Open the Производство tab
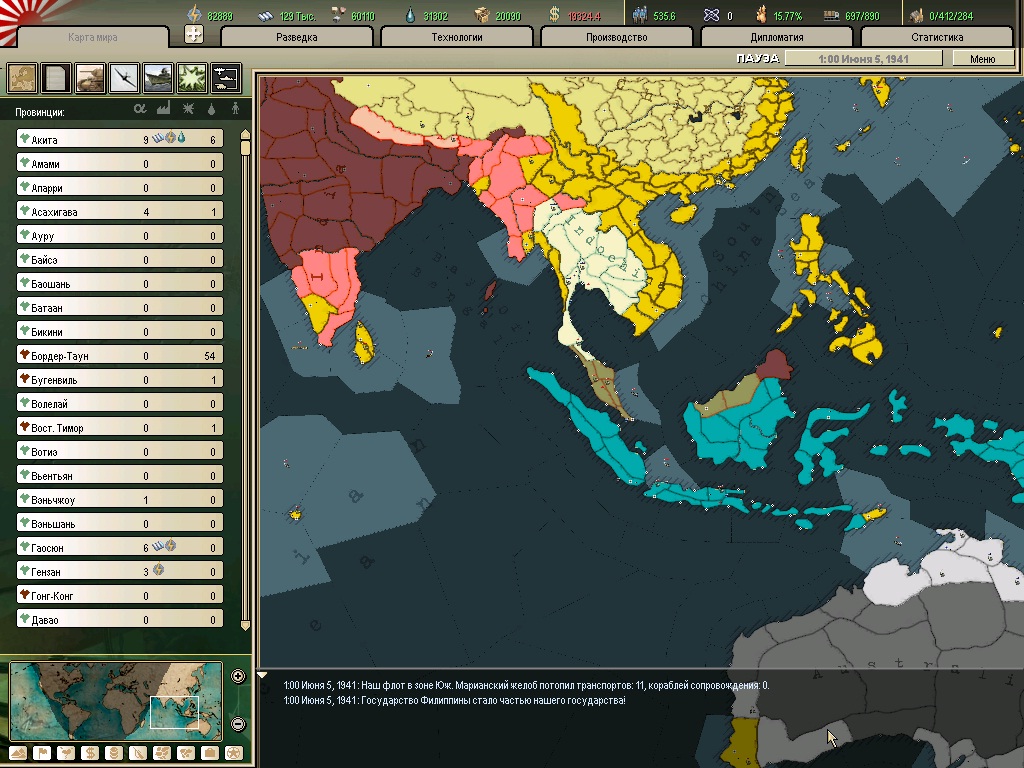This screenshot has width=1024, height=768. pyautogui.click(x=617, y=37)
